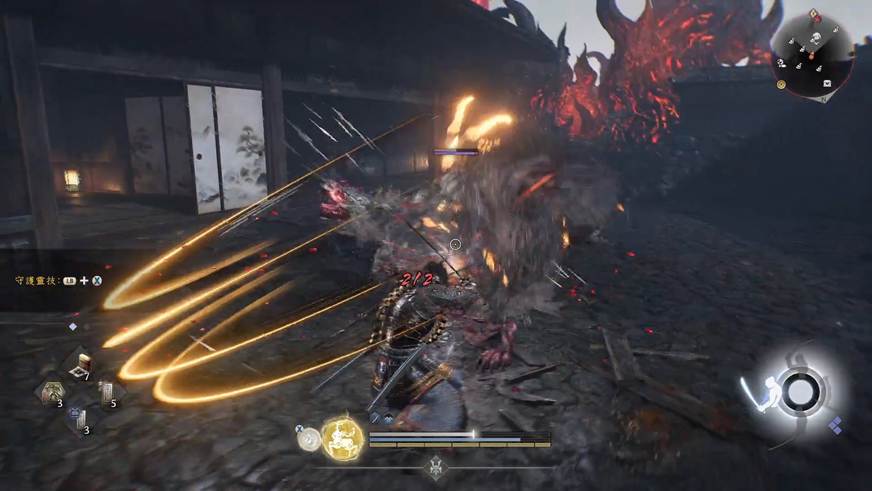This screenshot has width=872, height=491.
Task: Select the right talisman quick item with 5
Action: 107,394
